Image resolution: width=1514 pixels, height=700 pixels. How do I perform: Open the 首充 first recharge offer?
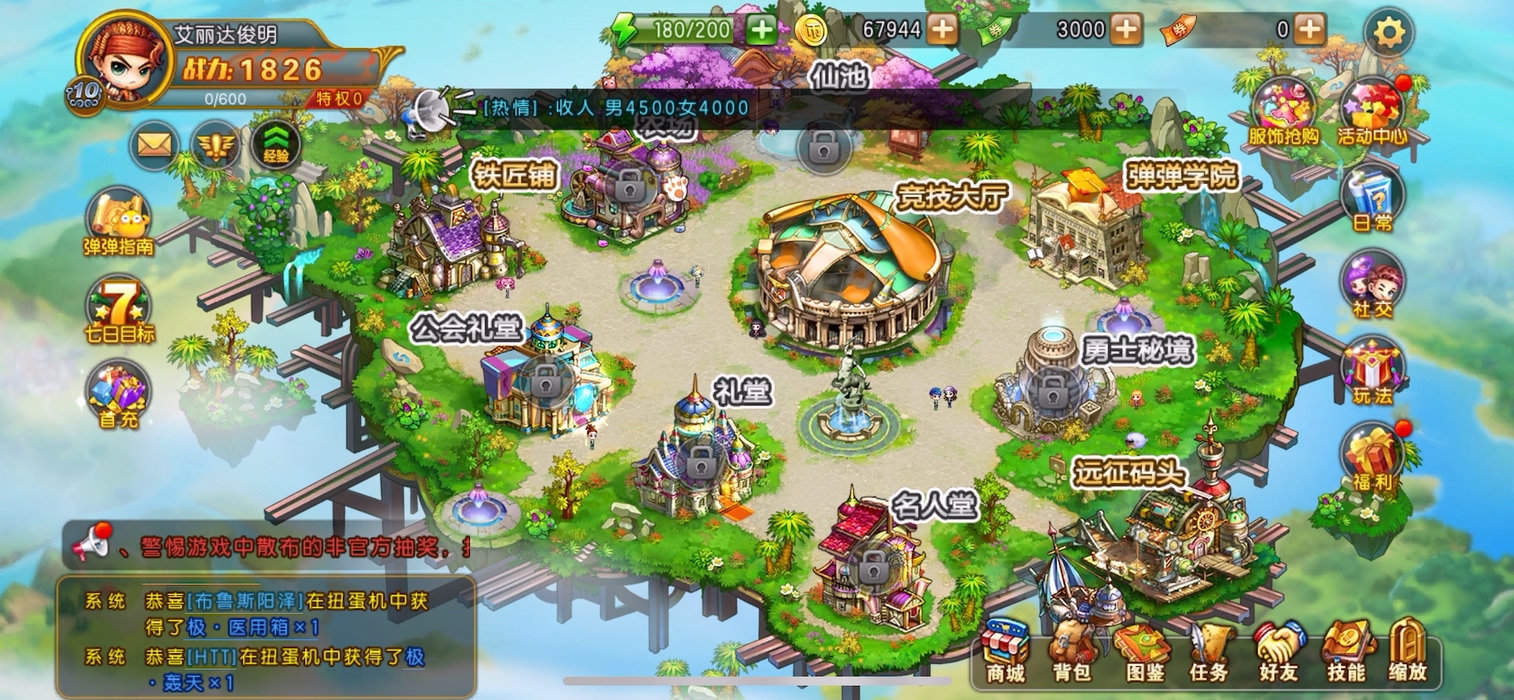coord(118,393)
